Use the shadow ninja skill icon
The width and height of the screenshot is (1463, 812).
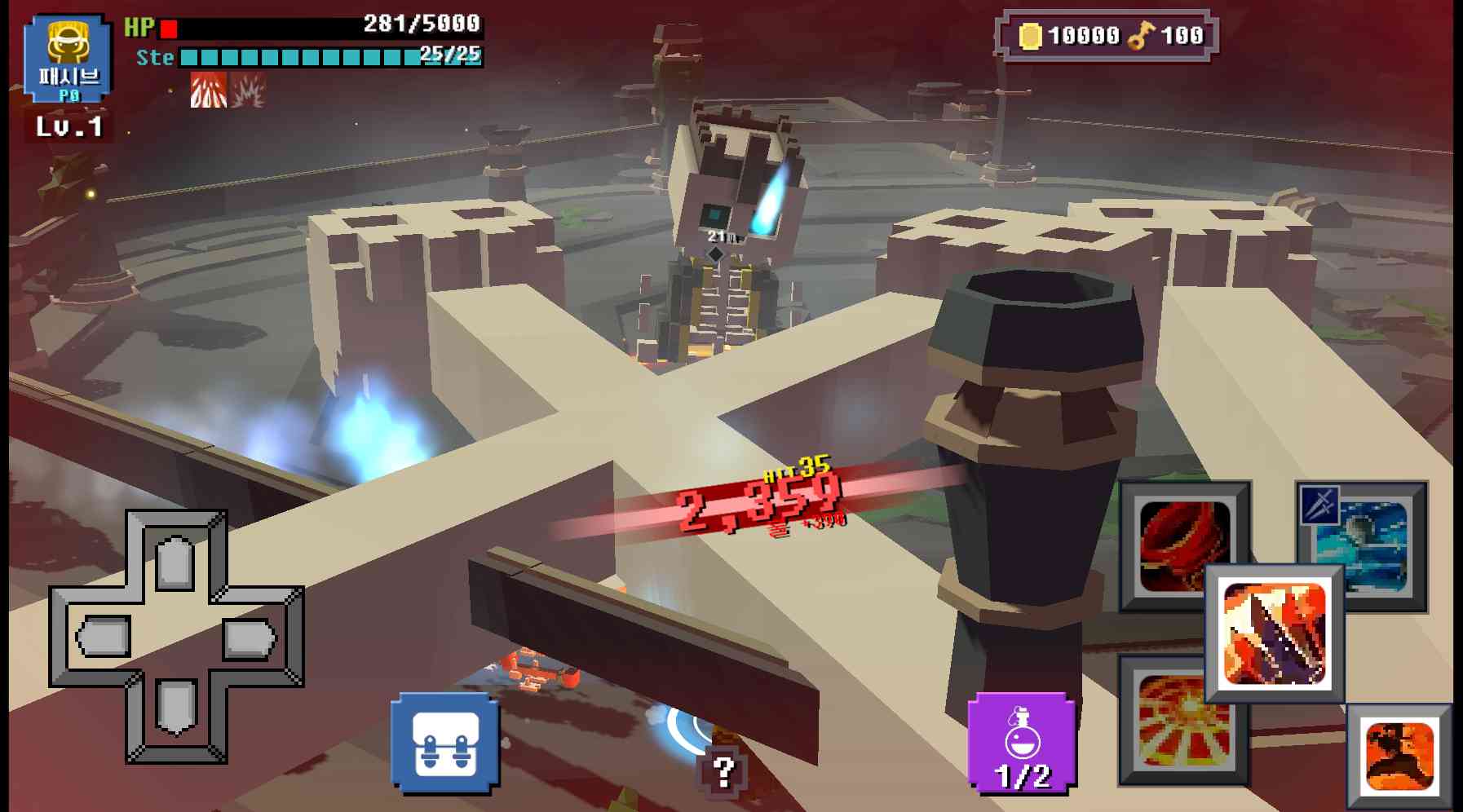click(x=1399, y=754)
